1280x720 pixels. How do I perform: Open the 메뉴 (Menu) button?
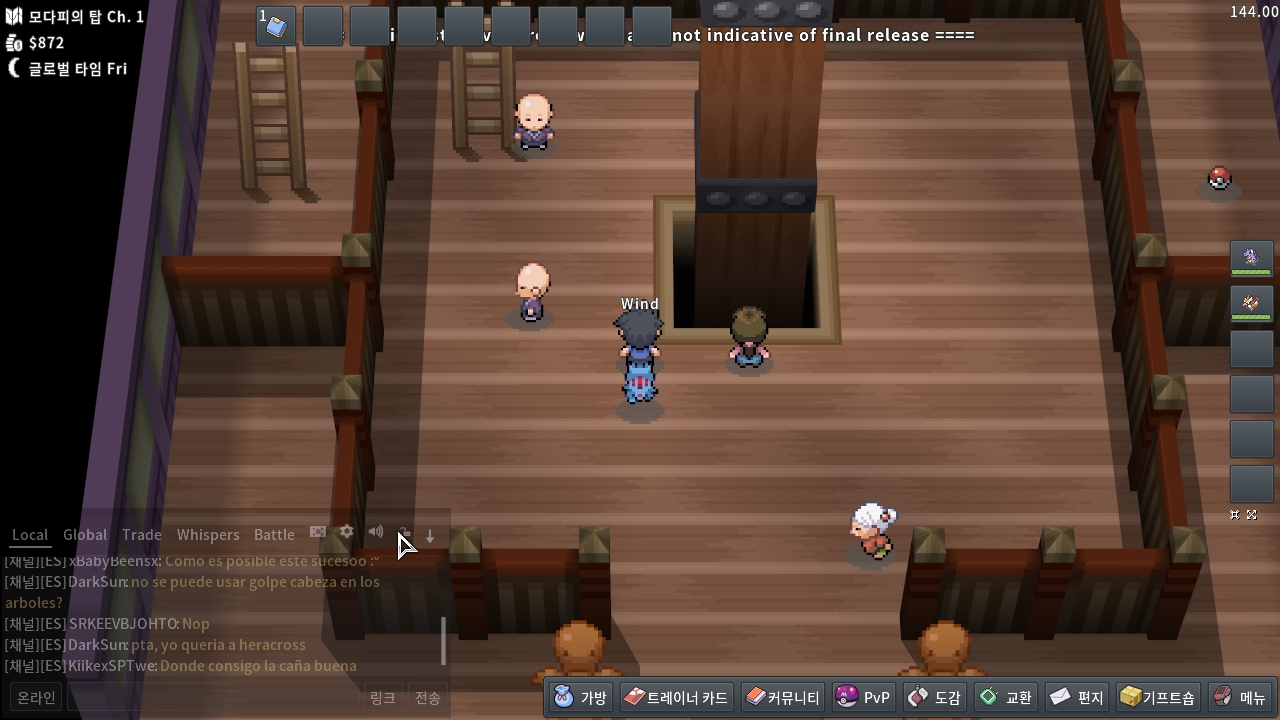click(1239, 697)
